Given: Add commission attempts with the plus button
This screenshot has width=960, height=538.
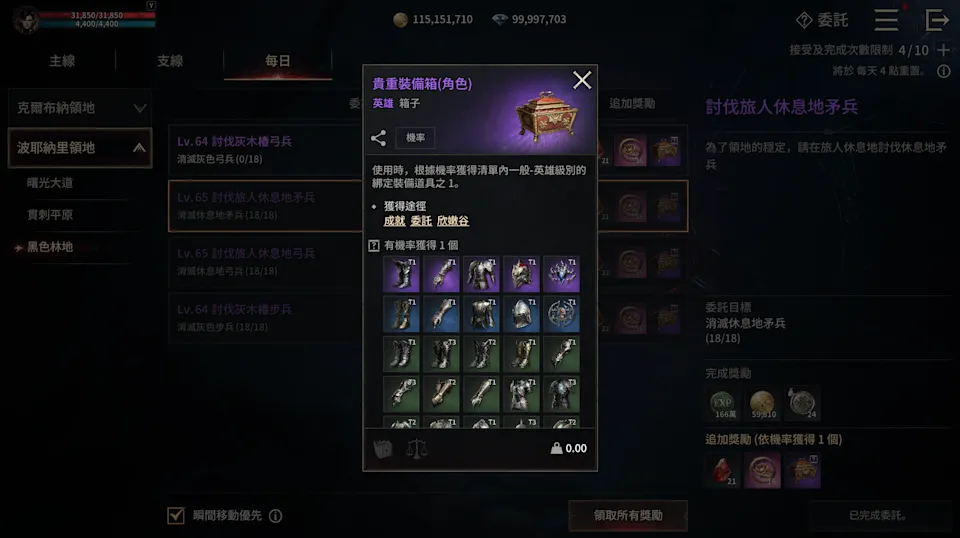Looking at the screenshot, I should pyautogui.click(x=943, y=50).
